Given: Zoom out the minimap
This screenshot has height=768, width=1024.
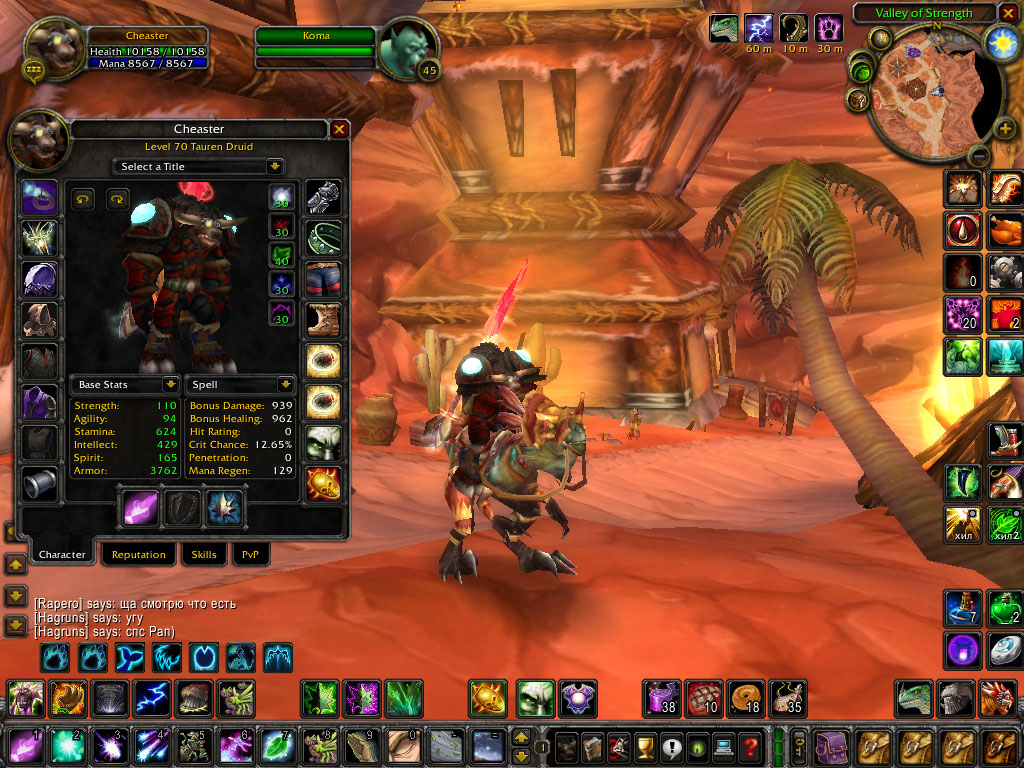Looking at the screenshot, I should point(980,157).
